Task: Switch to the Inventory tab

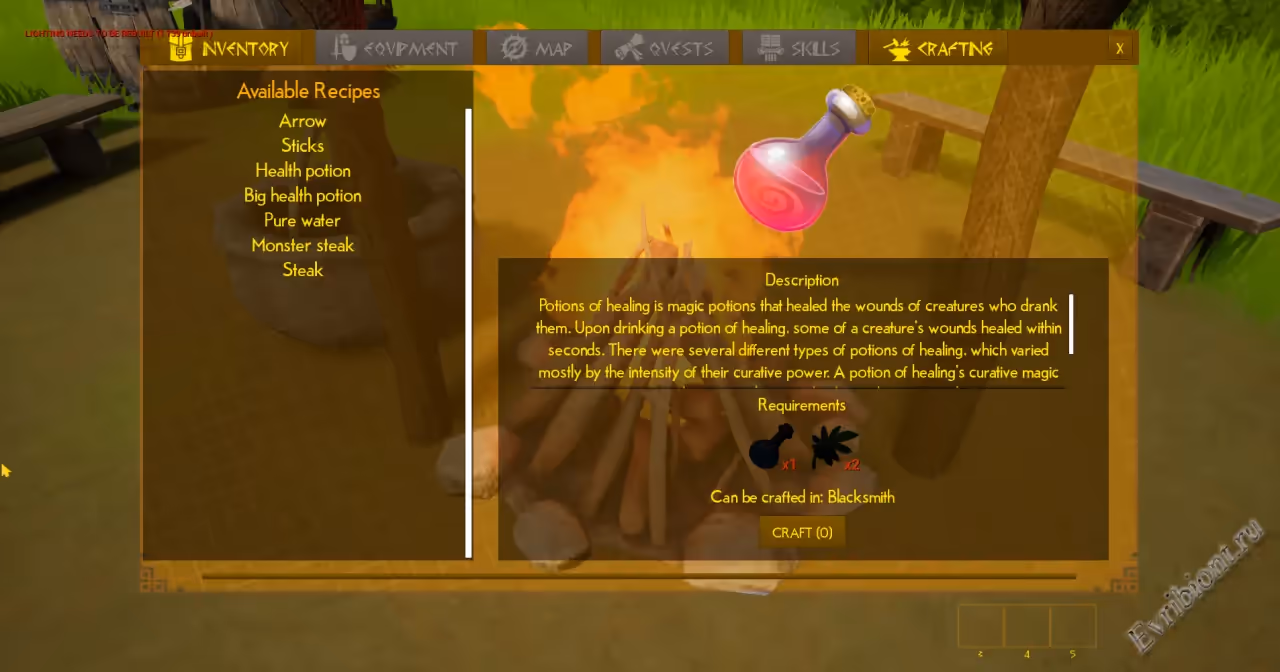Action: click(x=229, y=48)
